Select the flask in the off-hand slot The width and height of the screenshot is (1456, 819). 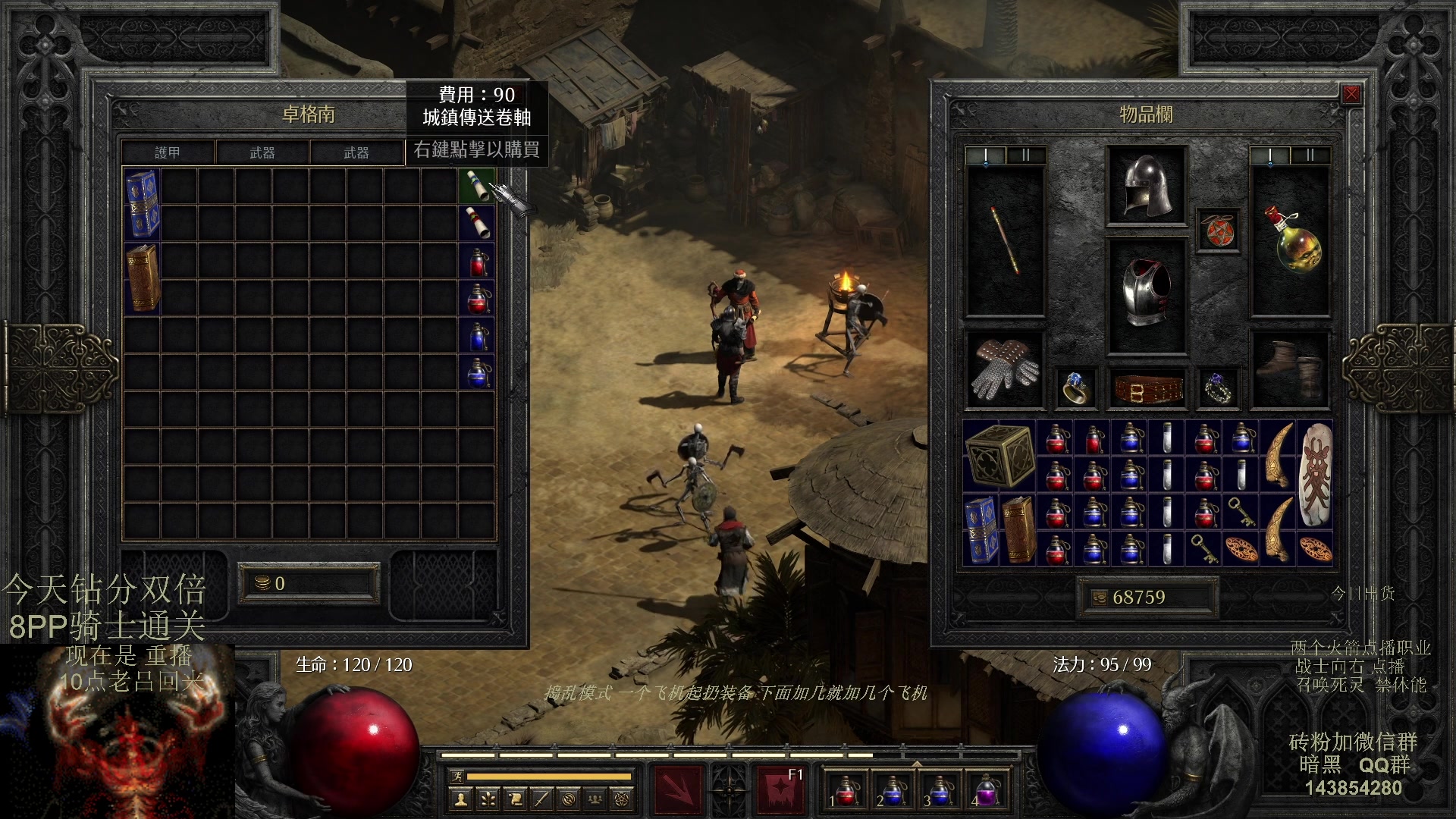pyautogui.click(x=1290, y=240)
